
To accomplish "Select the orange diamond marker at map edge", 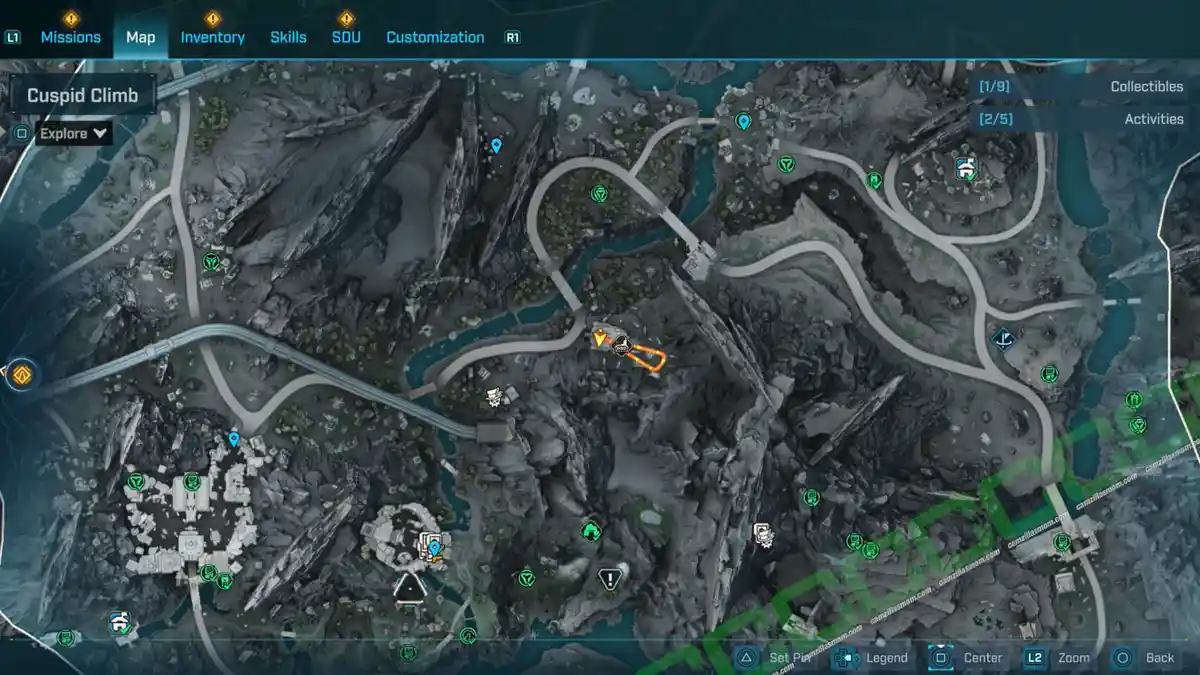I will [22, 376].
